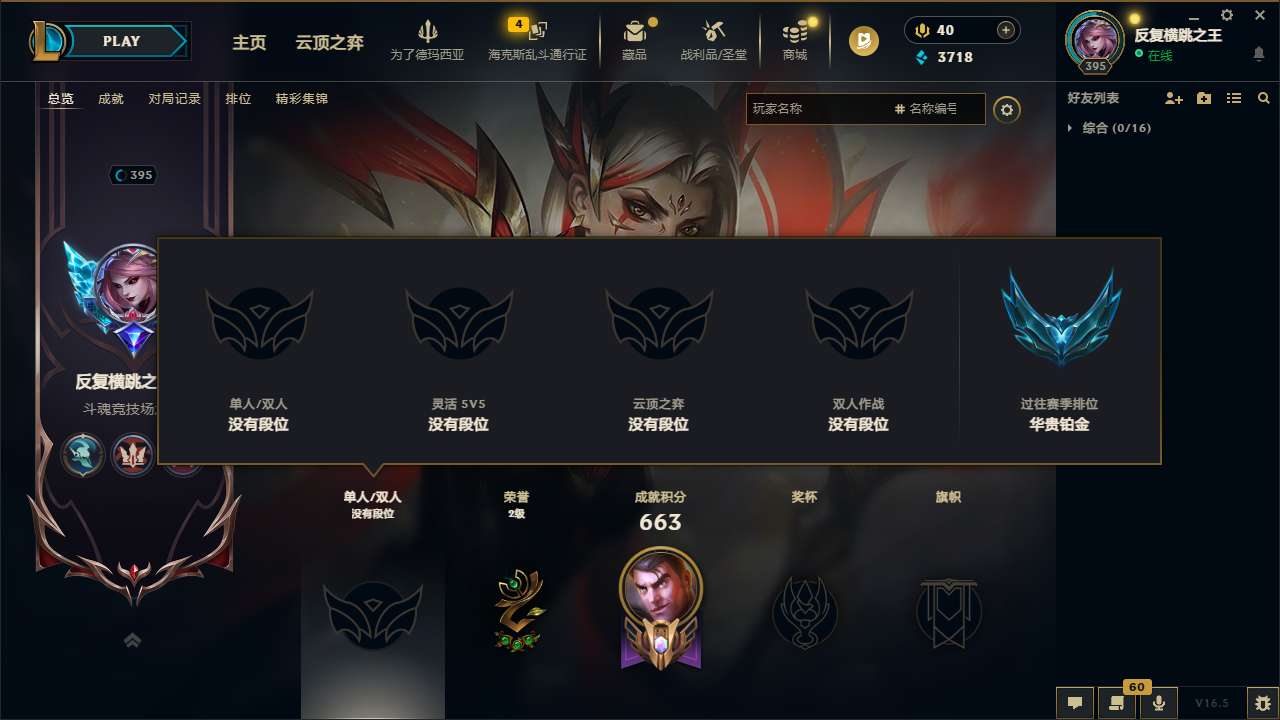The width and height of the screenshot is (1280, 720).
Task: Toggle the voice chat microphone
Action: point(1160,703)
